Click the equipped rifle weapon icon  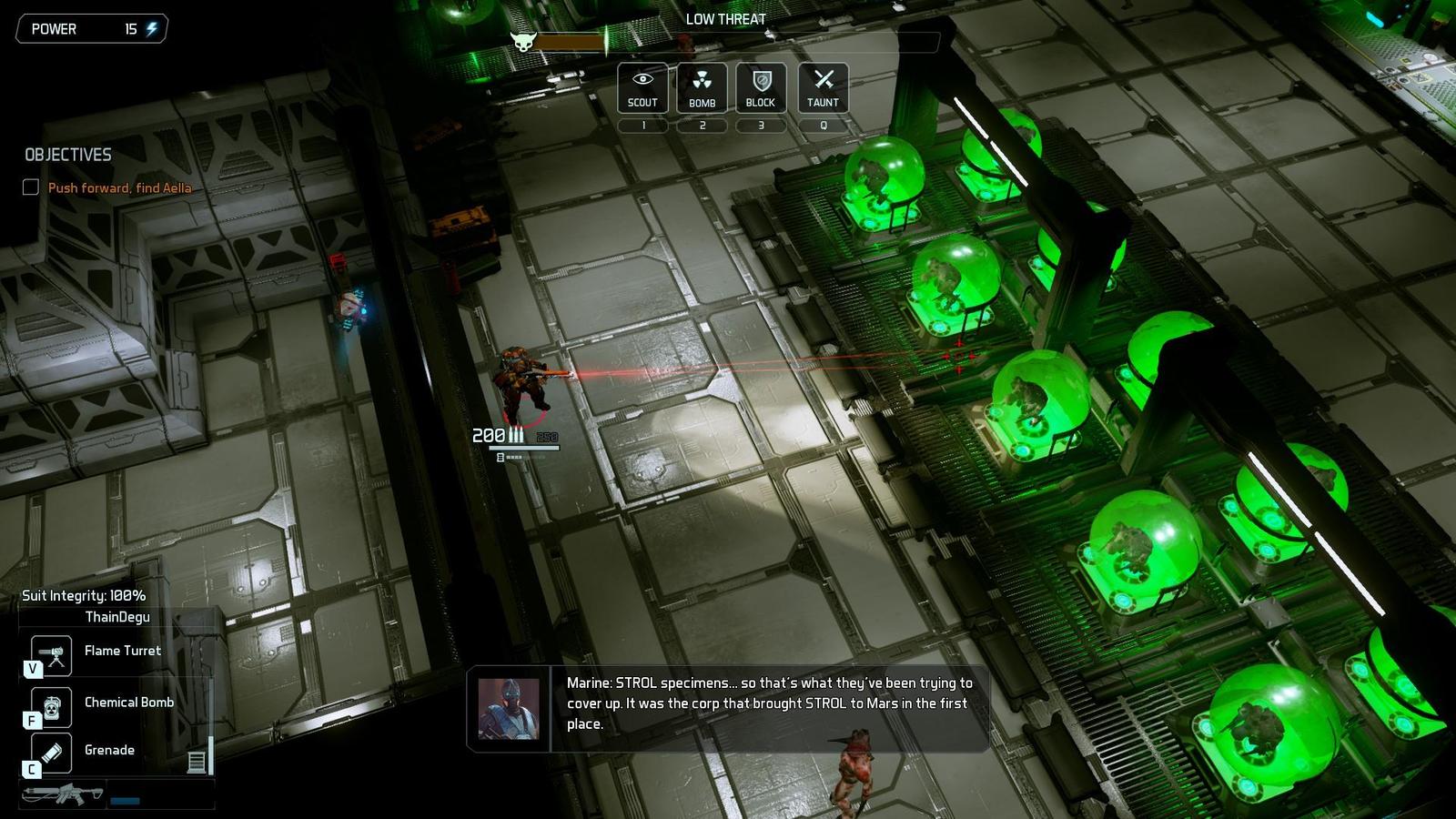pyautogui.click(x=64, y=794)
